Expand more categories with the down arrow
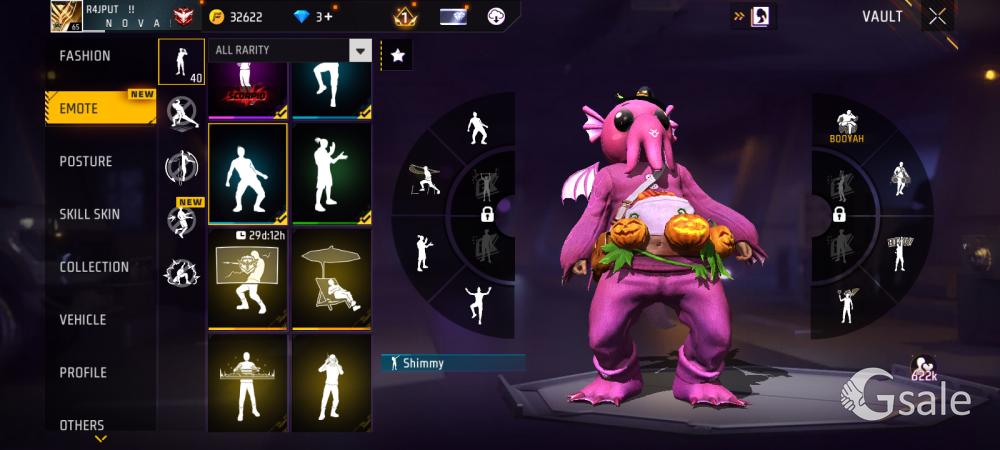 100,438
